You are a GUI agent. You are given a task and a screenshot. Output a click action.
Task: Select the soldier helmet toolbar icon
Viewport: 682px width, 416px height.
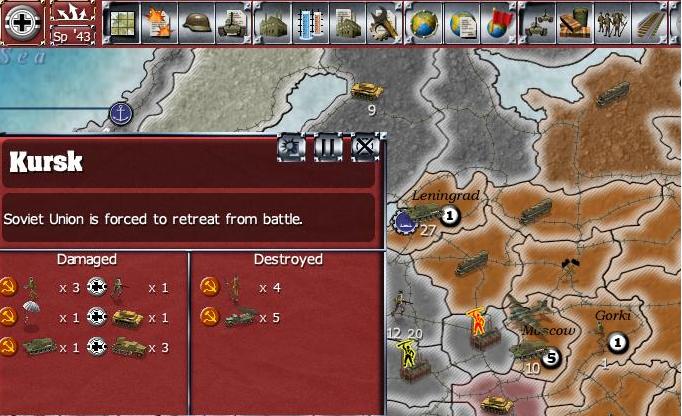(x=197, y=20)
